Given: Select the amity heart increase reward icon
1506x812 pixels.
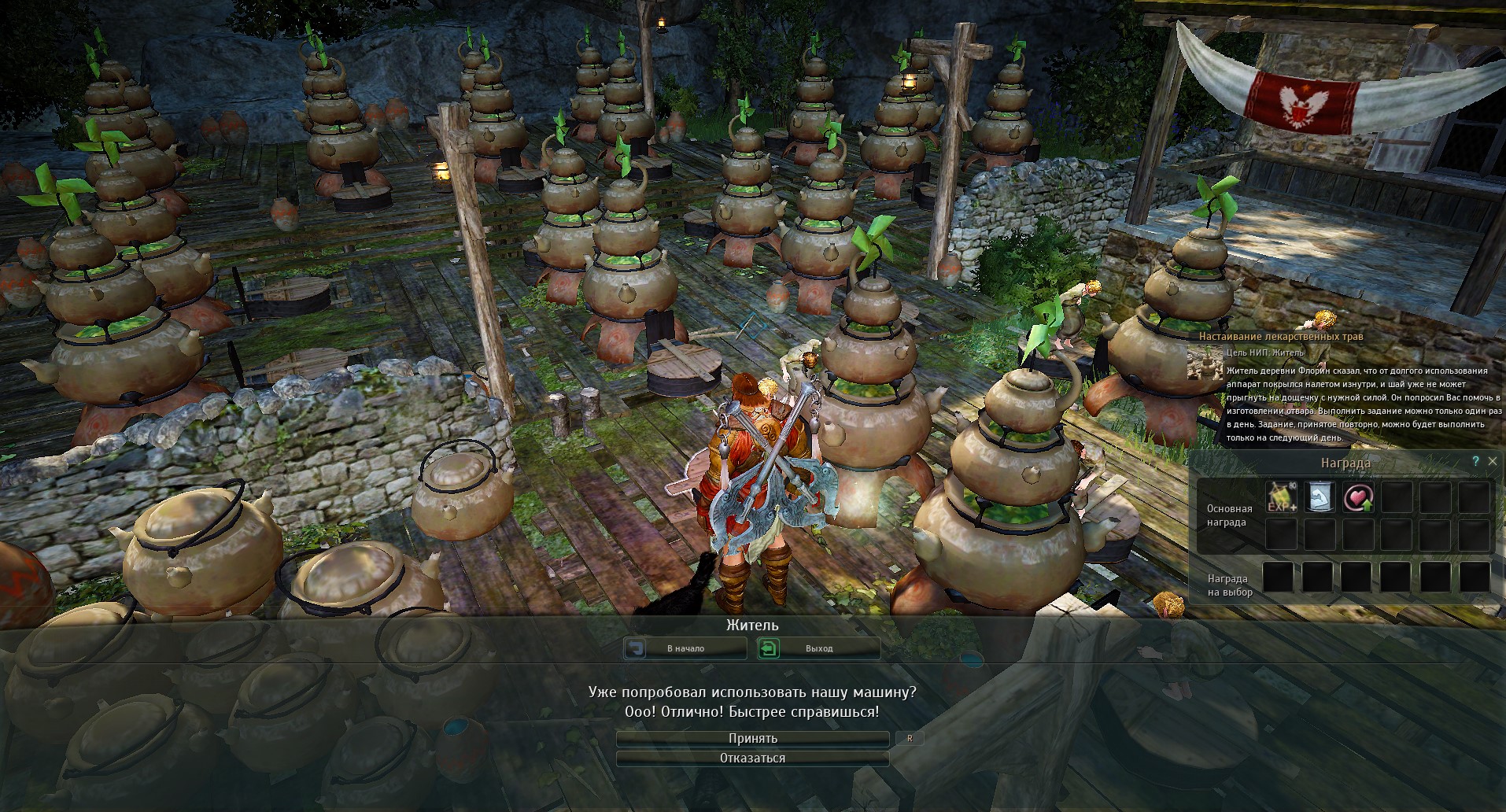Looking at the screenshot, I should 1357,498.
